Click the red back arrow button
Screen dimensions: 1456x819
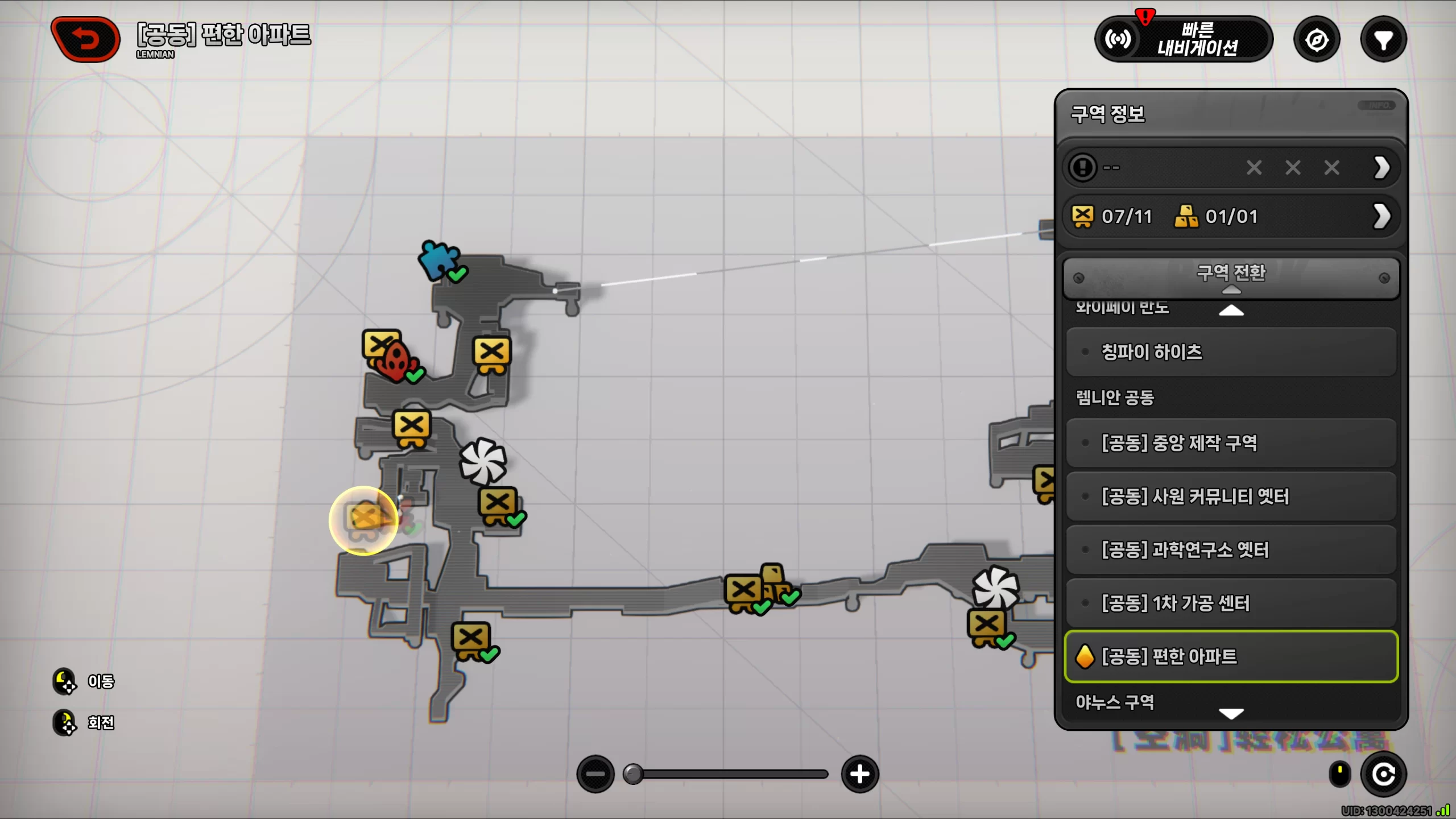(86, 39)
